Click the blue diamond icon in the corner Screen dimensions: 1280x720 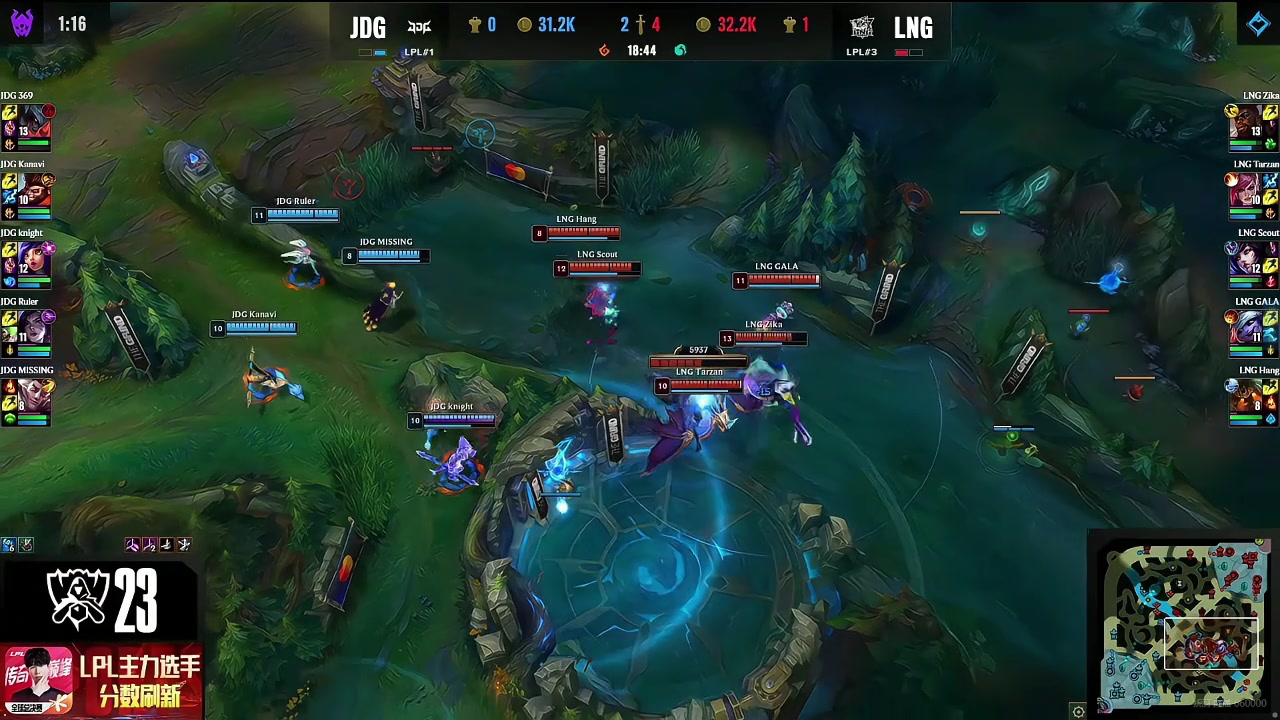click(1258, 24)
